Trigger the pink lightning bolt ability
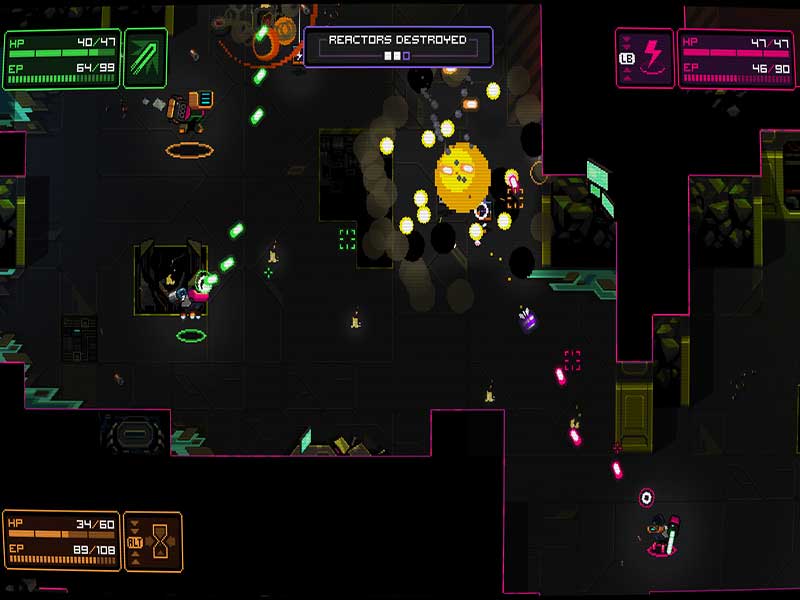Viewport: 800px width, 600px height. pyautogui.click(x=652, y=58)
